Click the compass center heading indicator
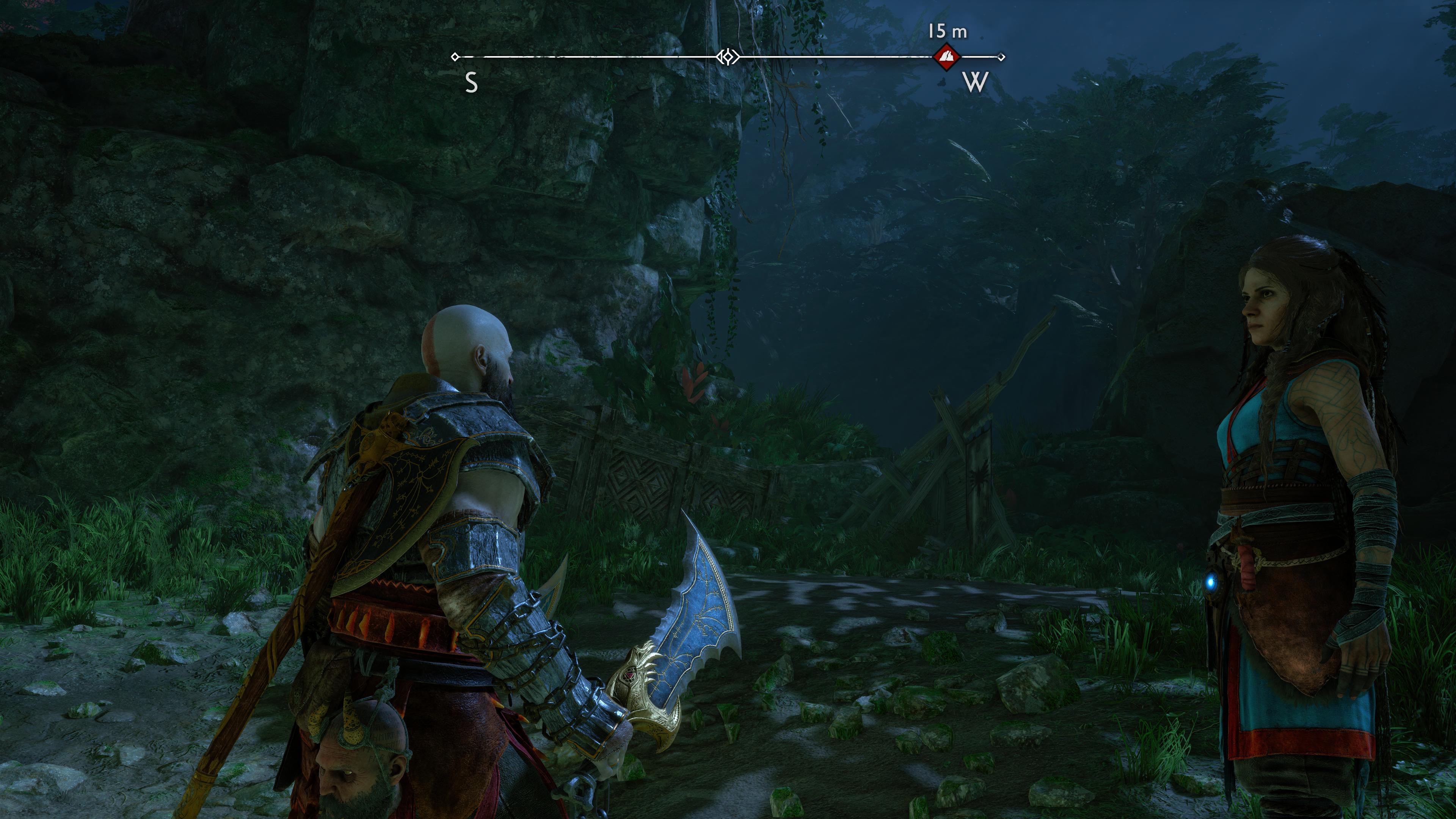The height and width of the screenshot is (819, 1456). (x=728, y=57)
